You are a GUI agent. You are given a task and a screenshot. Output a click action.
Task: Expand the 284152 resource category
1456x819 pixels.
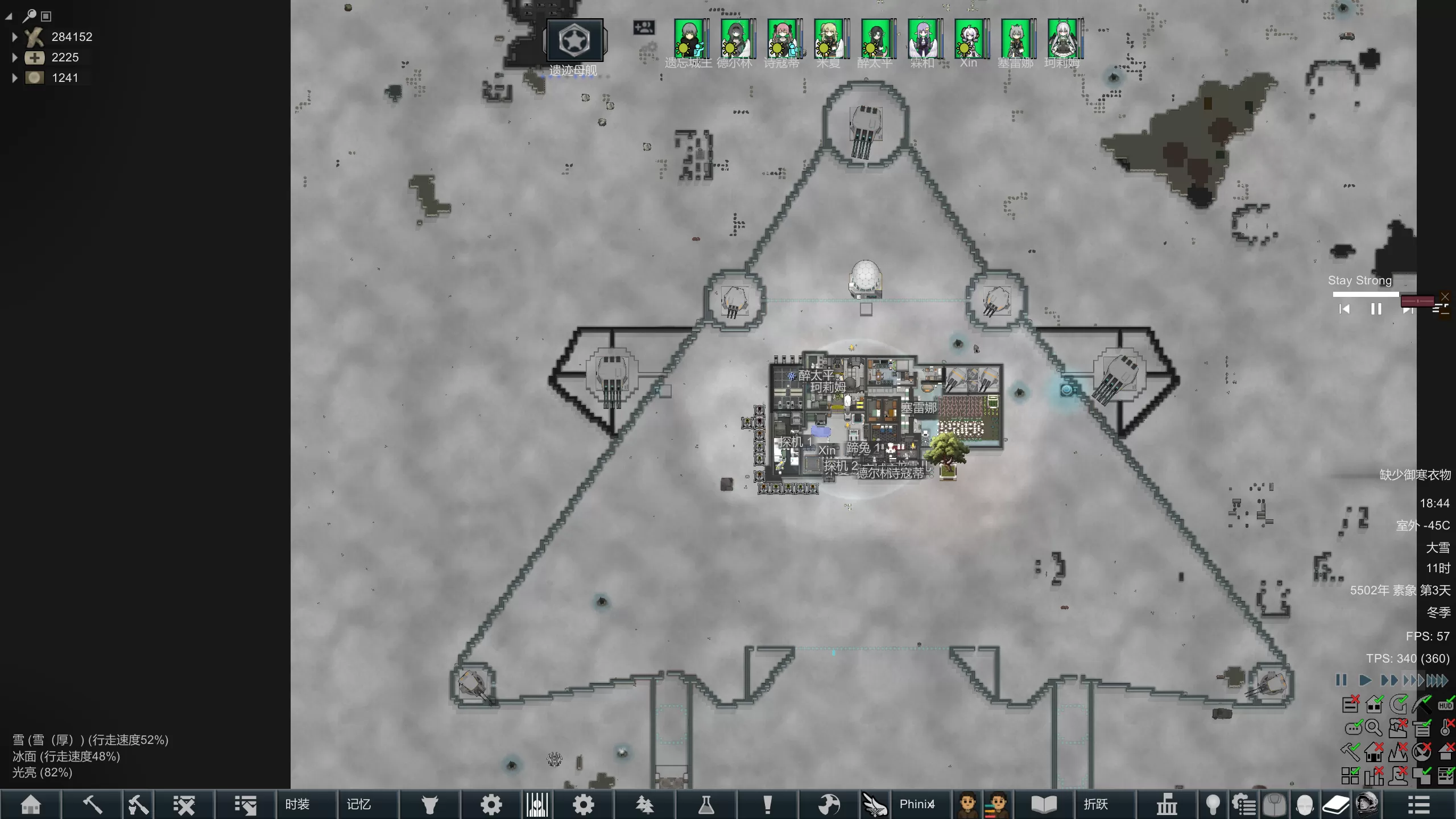tap(15, 37)
